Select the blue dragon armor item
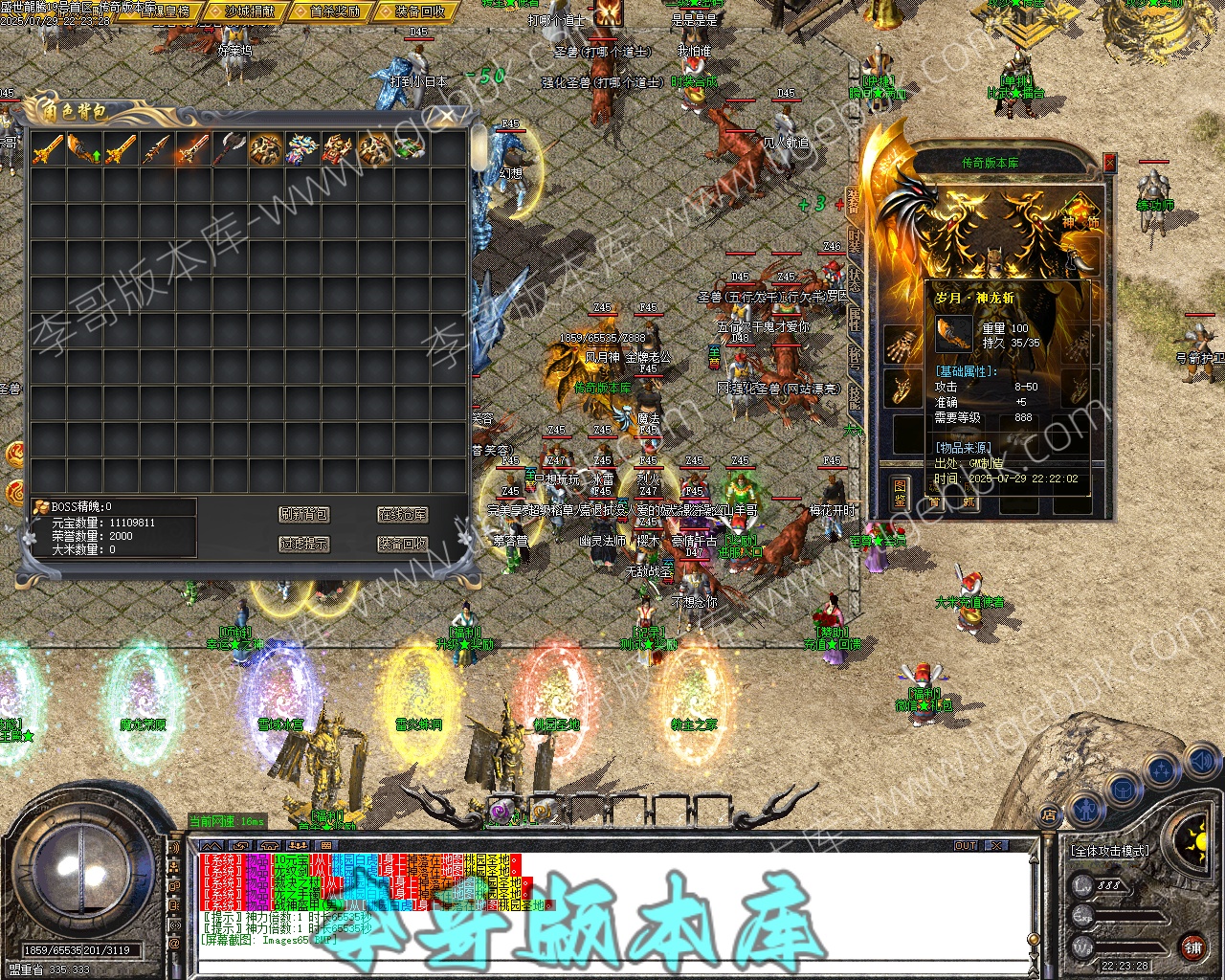Viewport: 1225px width, 980px height. pyautogui.click(x=302, y=149)
